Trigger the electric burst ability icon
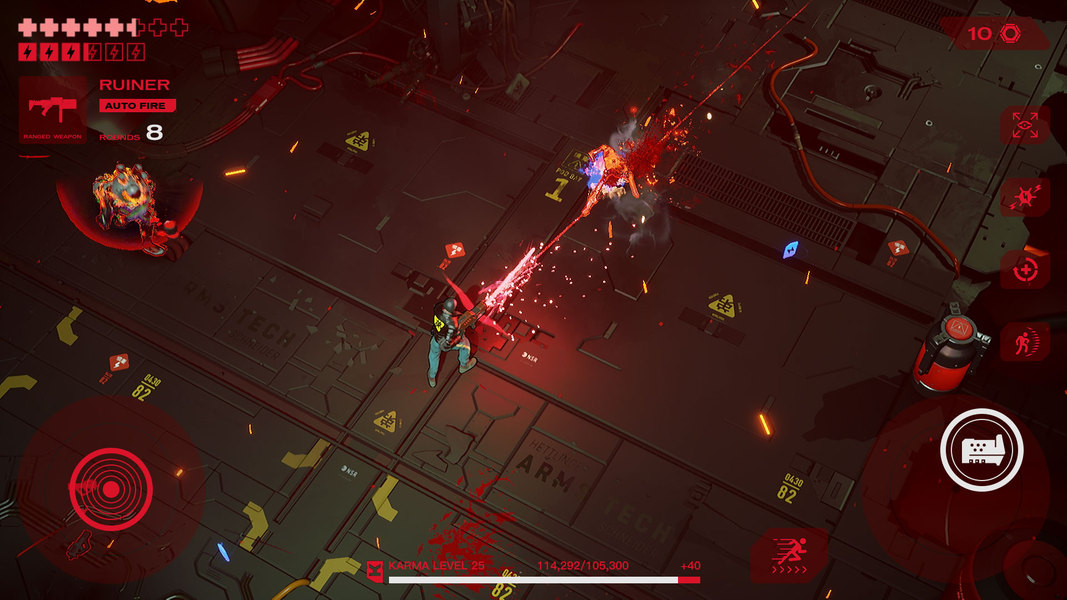 (1025, 198)
